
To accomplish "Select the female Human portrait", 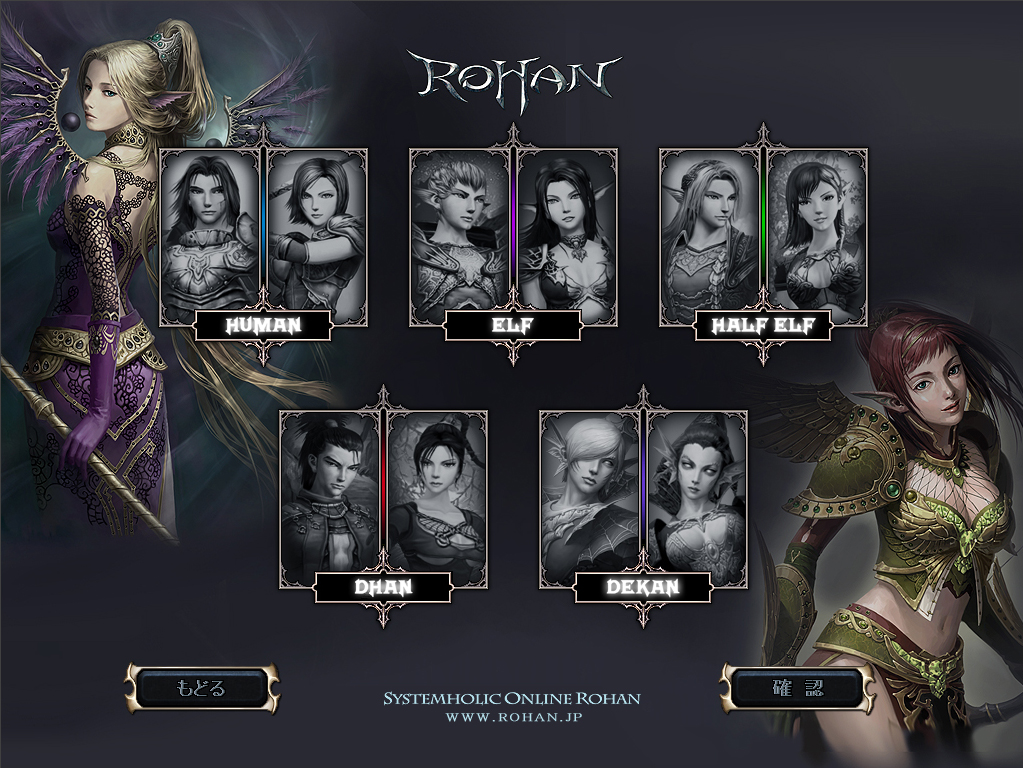I will 316,230.
